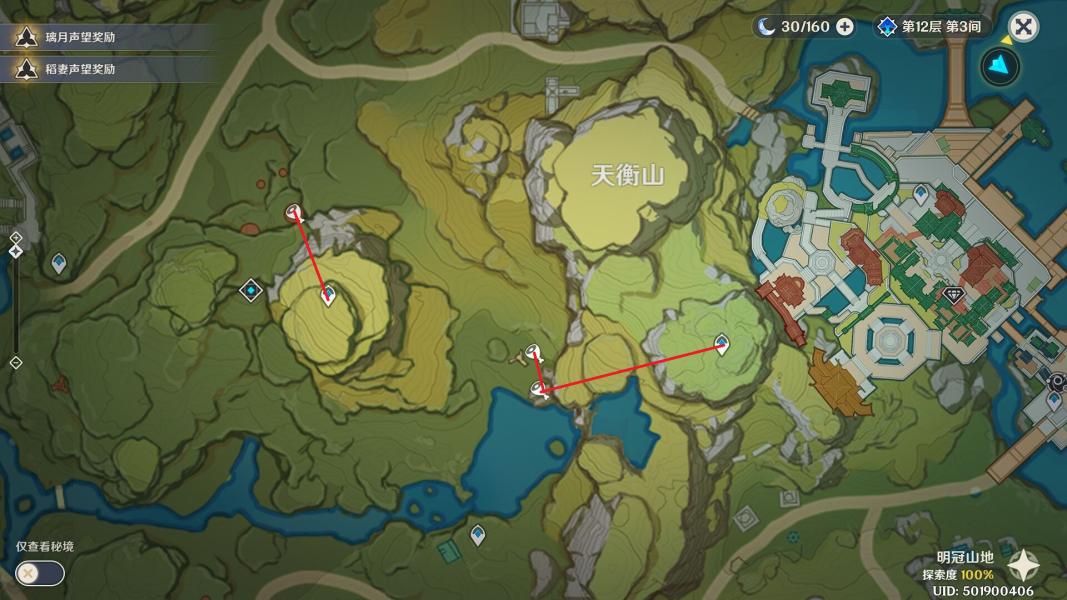Open the Spiral Abyss 第12层 第3间 indicator
Screen dimensions: 1067x600
tap(930, 27)
